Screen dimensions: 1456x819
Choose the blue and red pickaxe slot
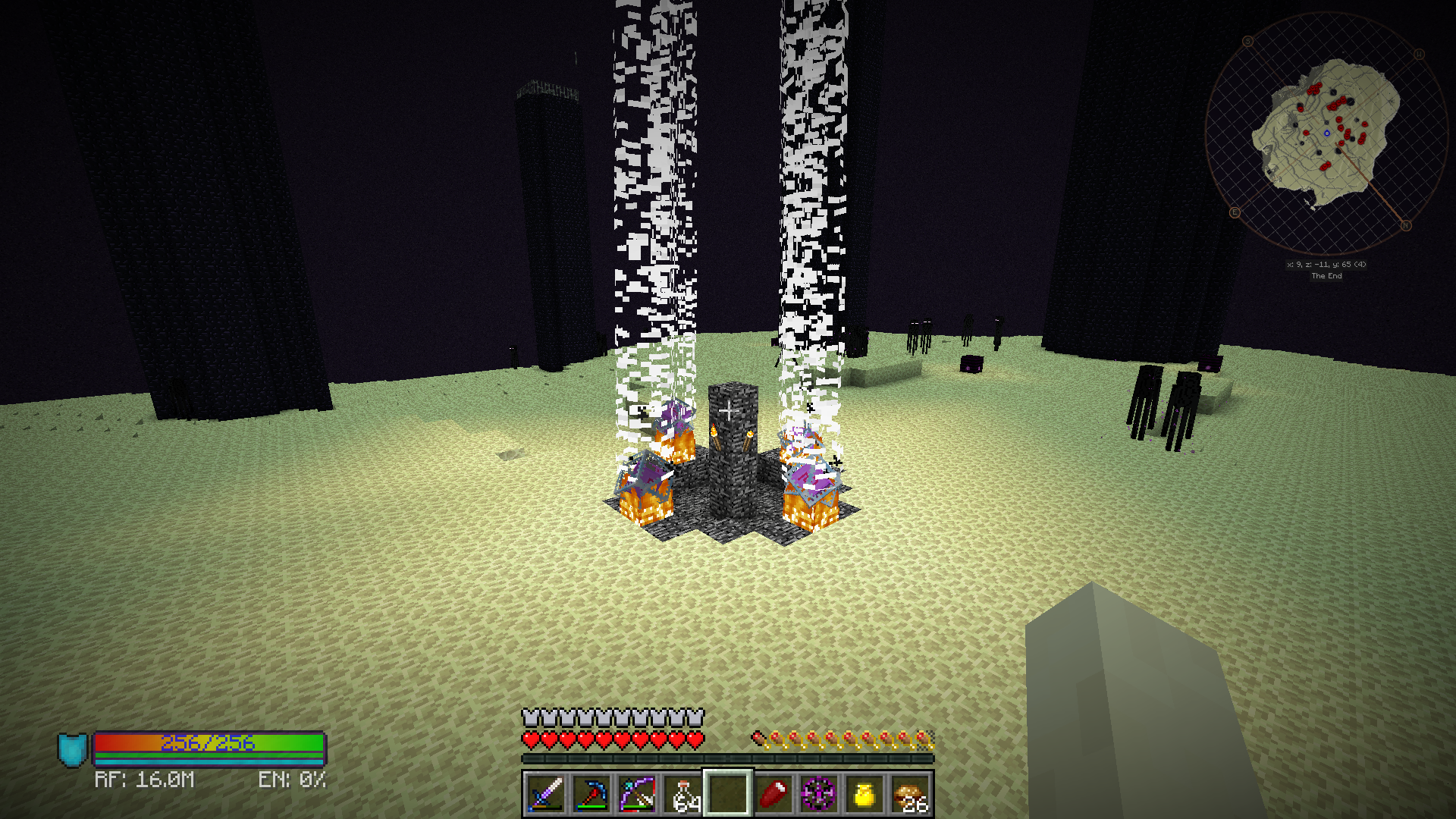(591, 794)
